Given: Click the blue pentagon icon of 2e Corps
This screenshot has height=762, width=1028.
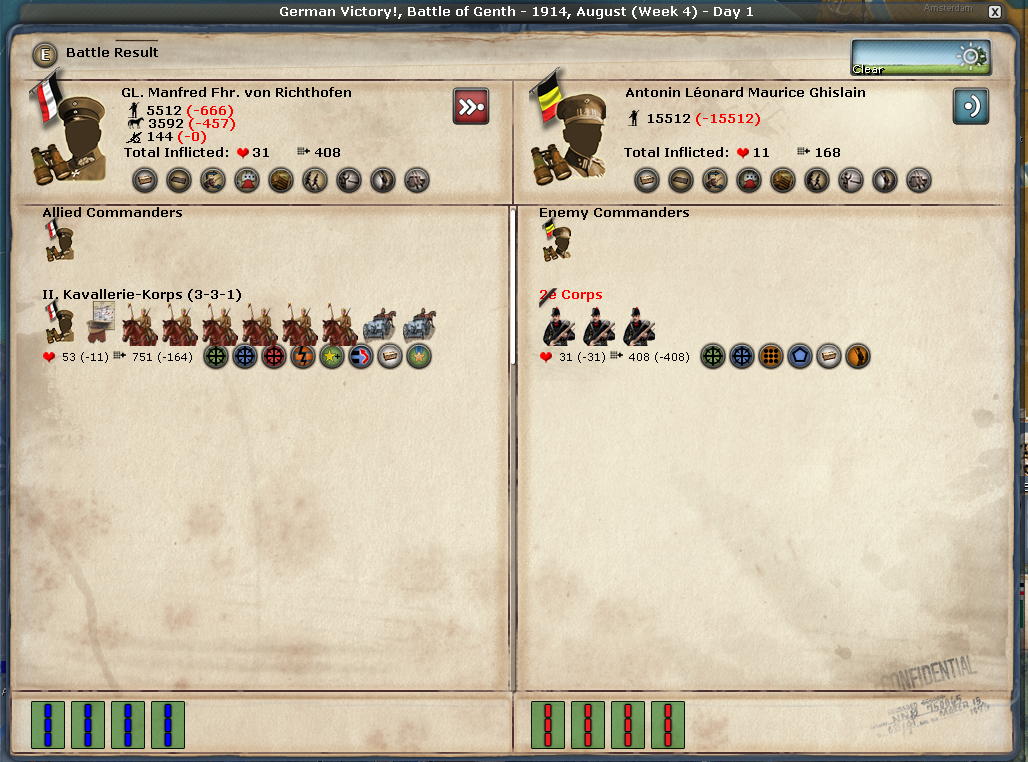Looking at the screenshot, I should click(799, 356).
